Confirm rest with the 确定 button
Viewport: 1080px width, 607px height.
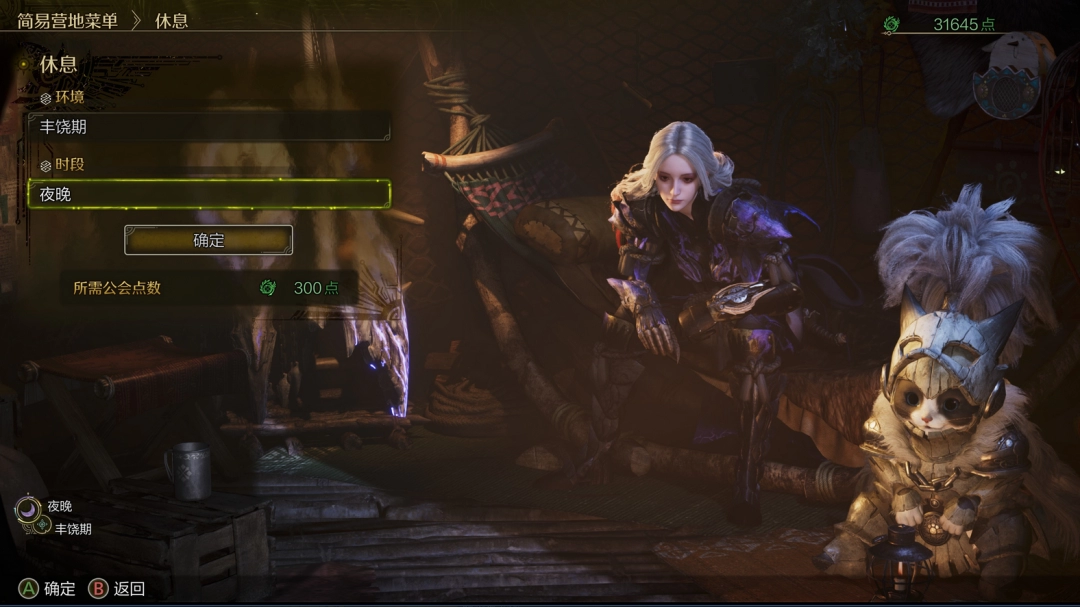click(208, 240)
